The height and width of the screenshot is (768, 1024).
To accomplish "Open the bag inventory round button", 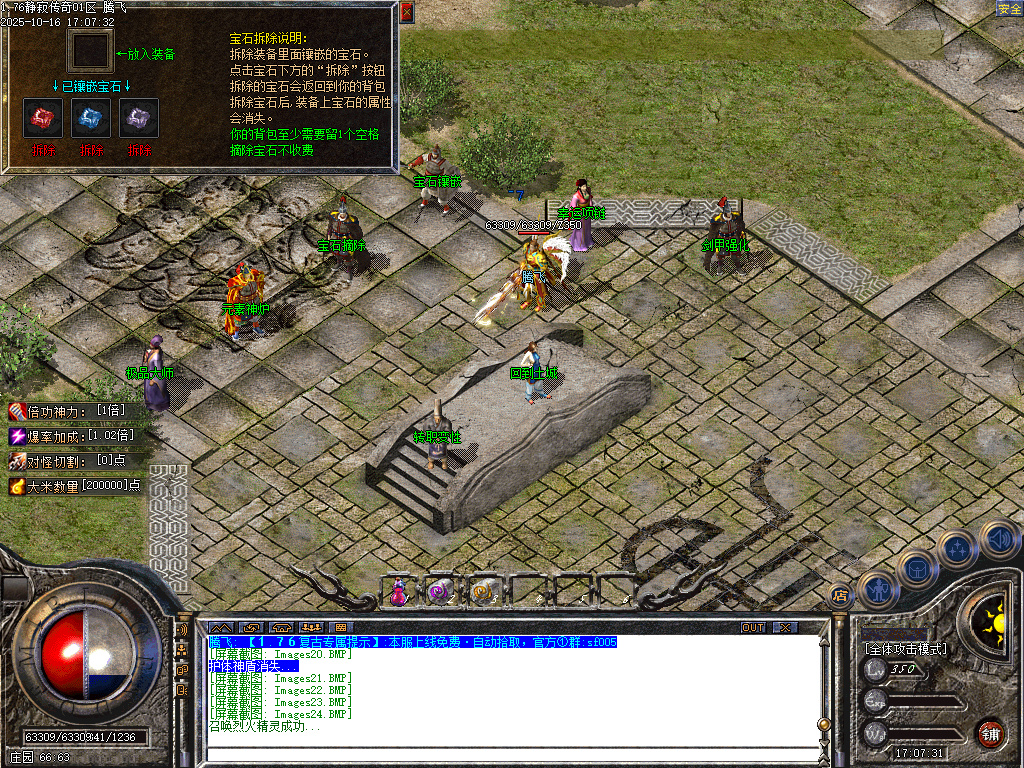I will (x=917, y=569).
